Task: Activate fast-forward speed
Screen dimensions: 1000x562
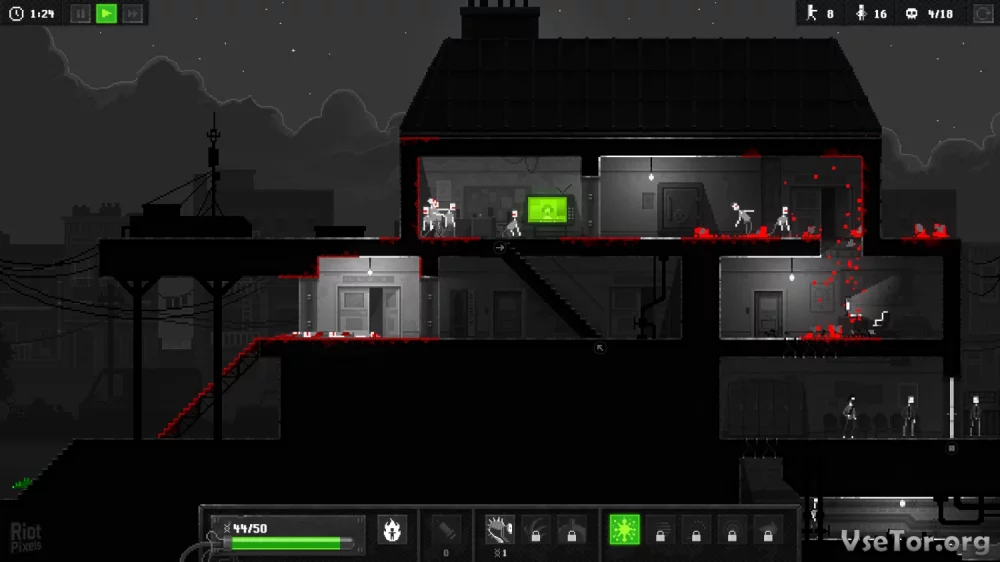Action: coord(132,13)
